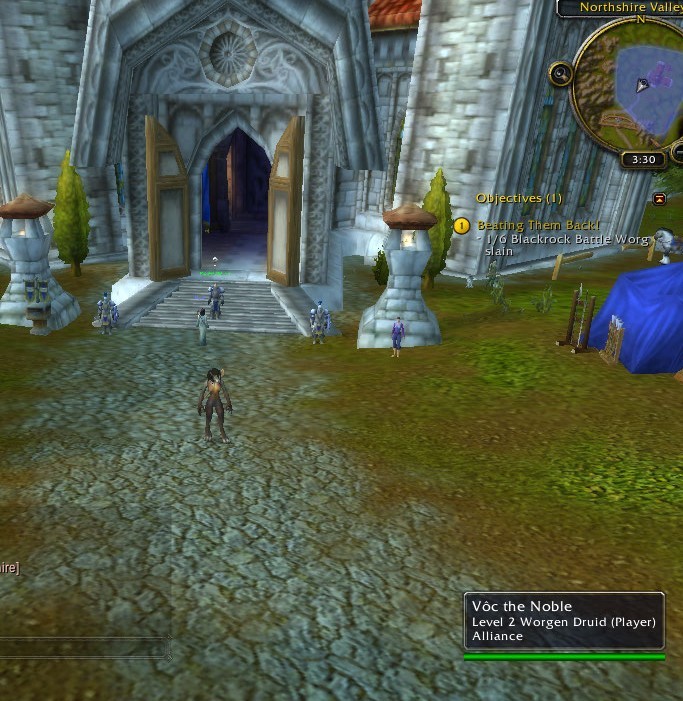
Task: Collapse the Objectives tracker with the red arrow
Action: pos(659,199)
